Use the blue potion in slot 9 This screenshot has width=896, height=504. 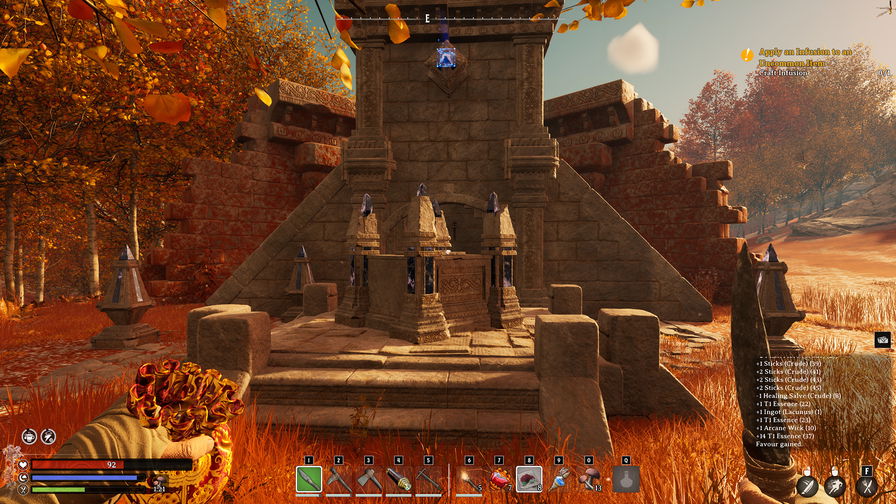(x=559, y=480)
